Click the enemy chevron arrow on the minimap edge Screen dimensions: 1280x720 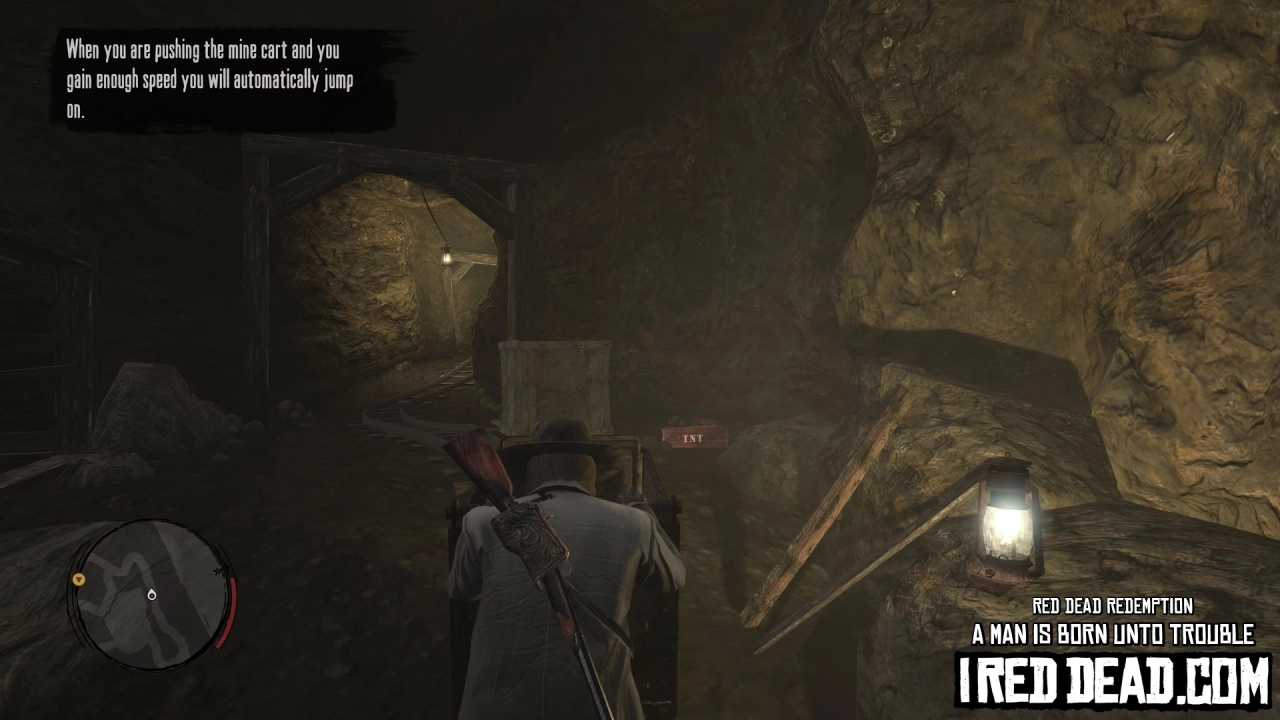222,570
